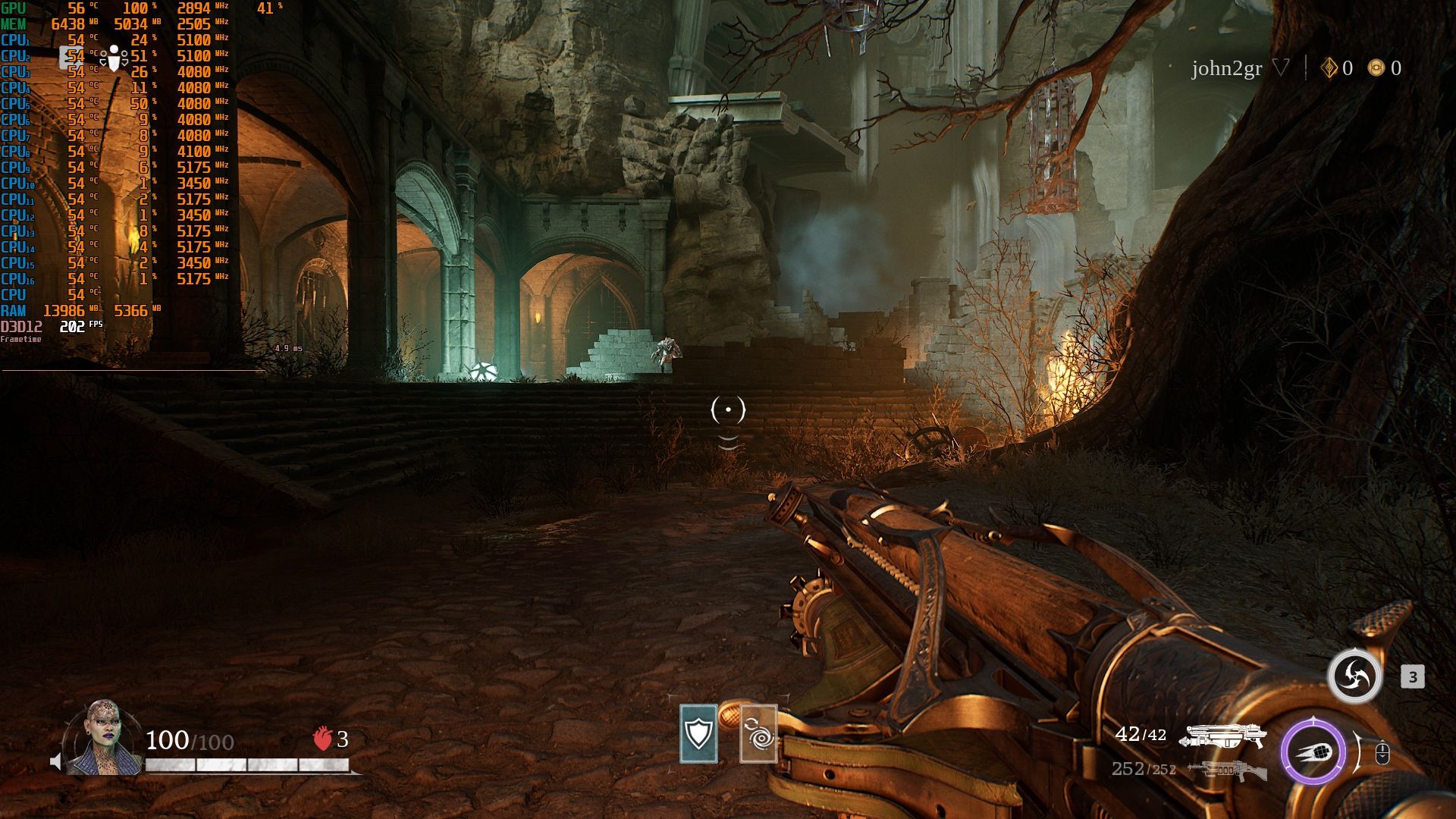Trigger the purple-ringed grenade ability

point(1313,753)
